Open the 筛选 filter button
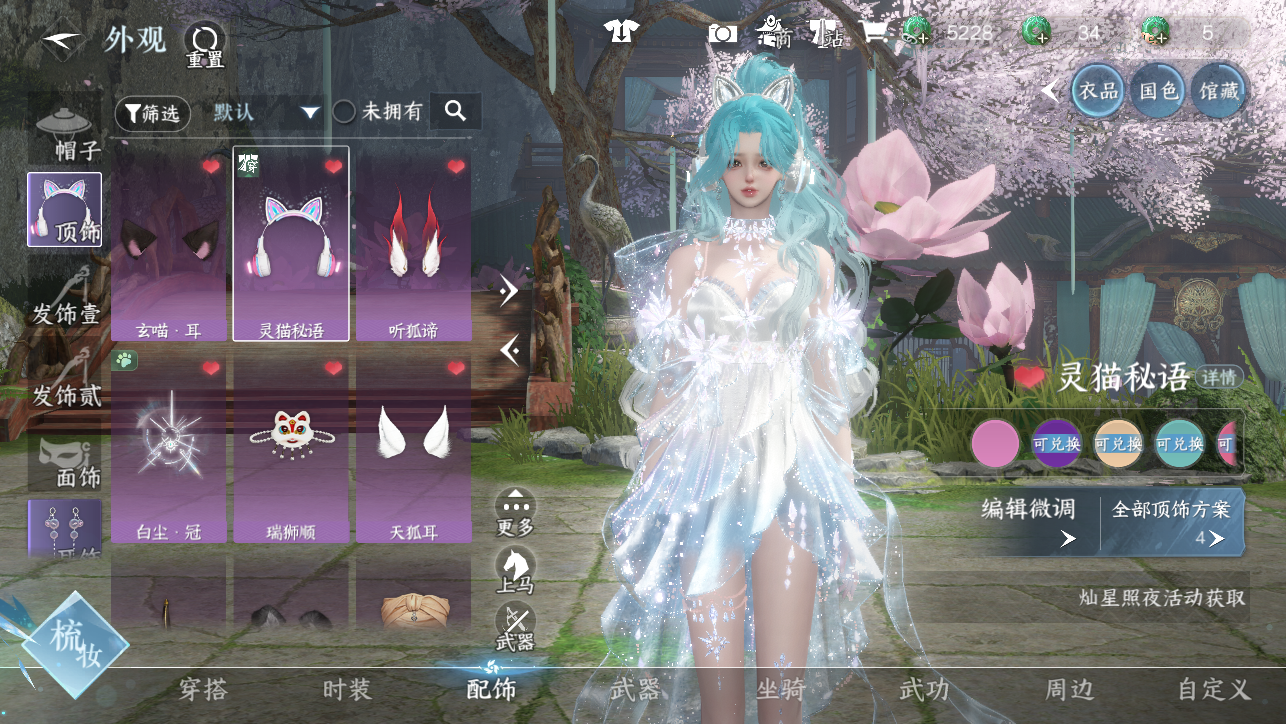 [x=152, y=113]
